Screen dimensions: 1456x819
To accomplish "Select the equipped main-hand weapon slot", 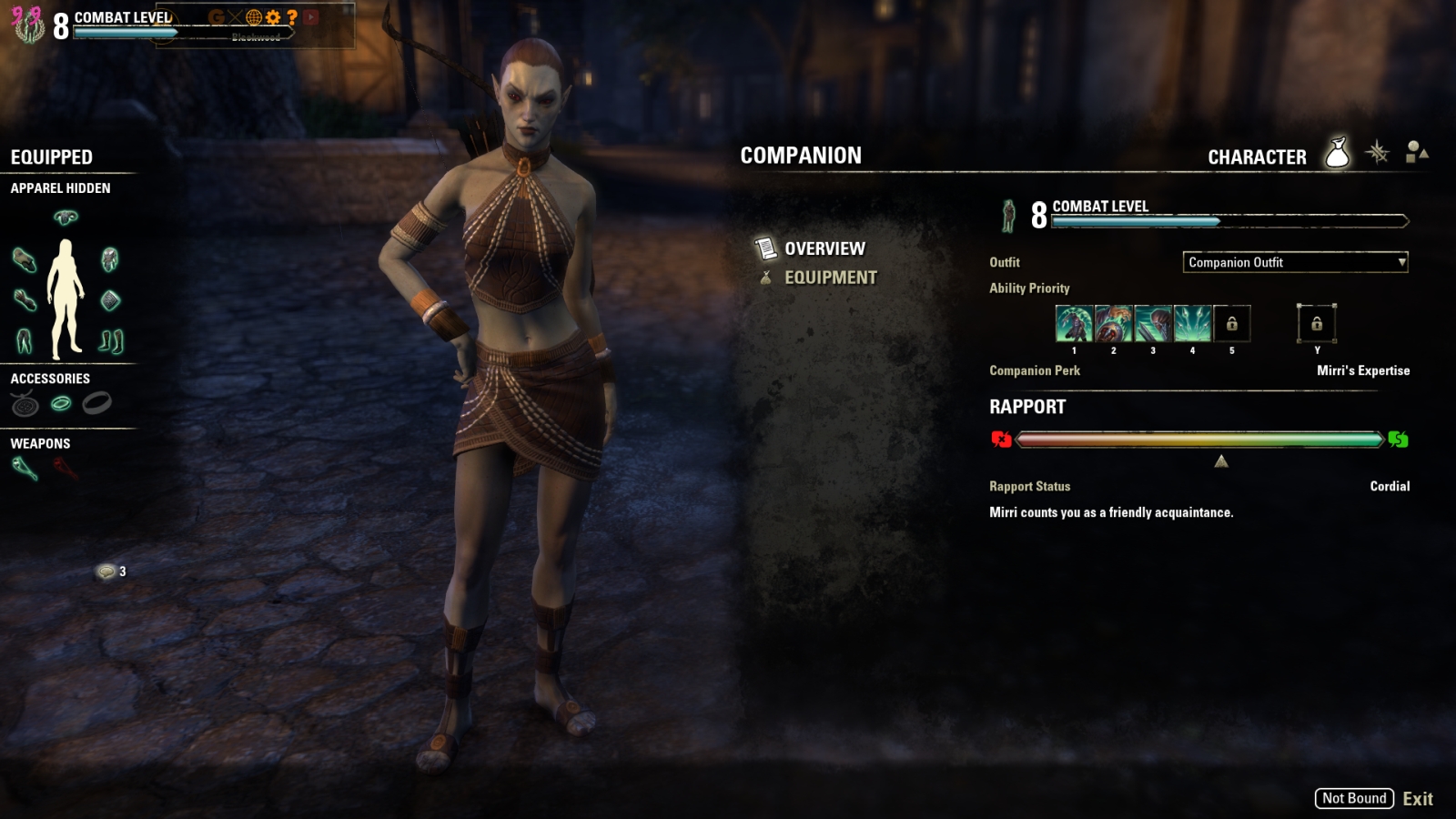I will click(x=25, y=469).
